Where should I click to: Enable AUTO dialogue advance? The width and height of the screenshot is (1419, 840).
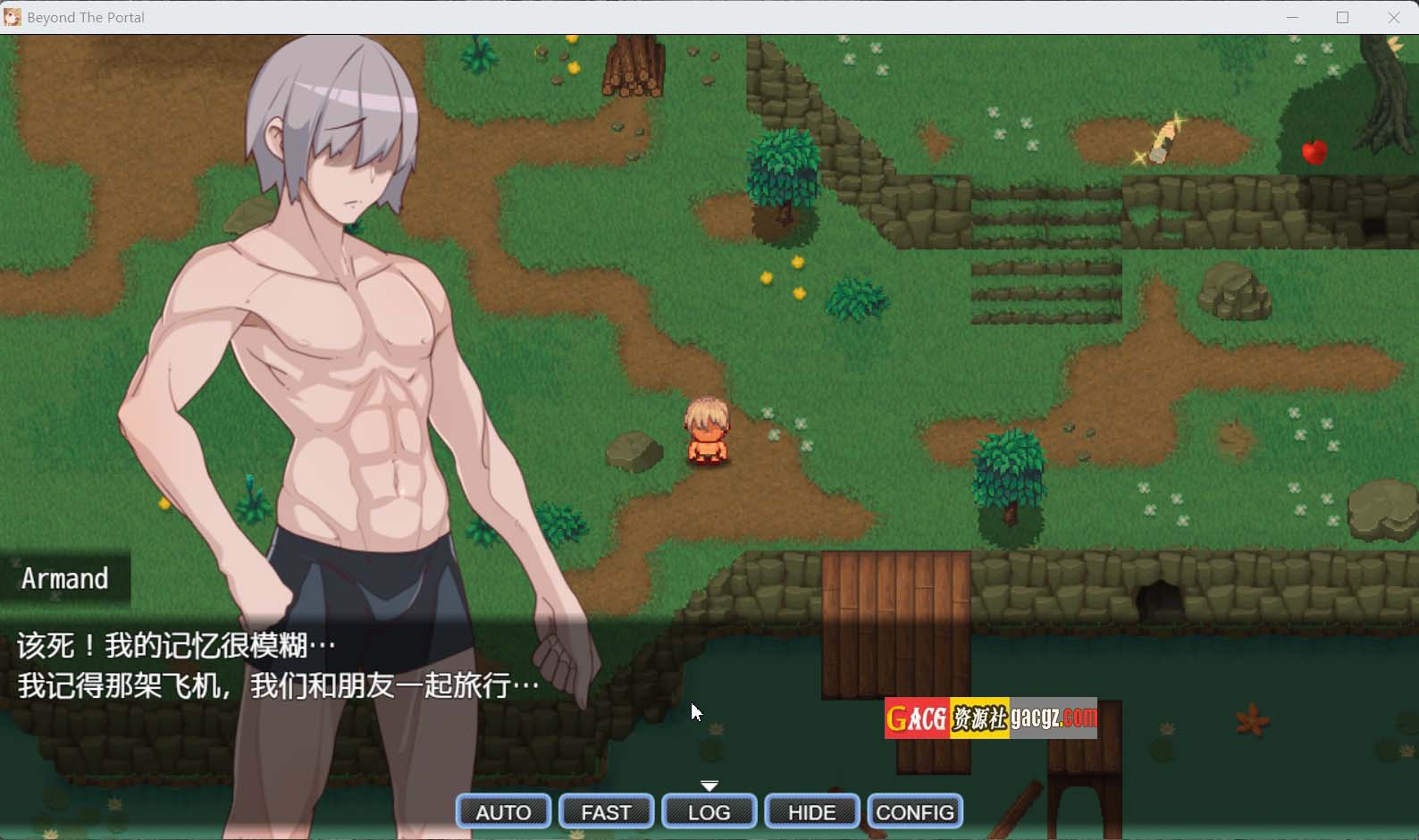[503, 811]
